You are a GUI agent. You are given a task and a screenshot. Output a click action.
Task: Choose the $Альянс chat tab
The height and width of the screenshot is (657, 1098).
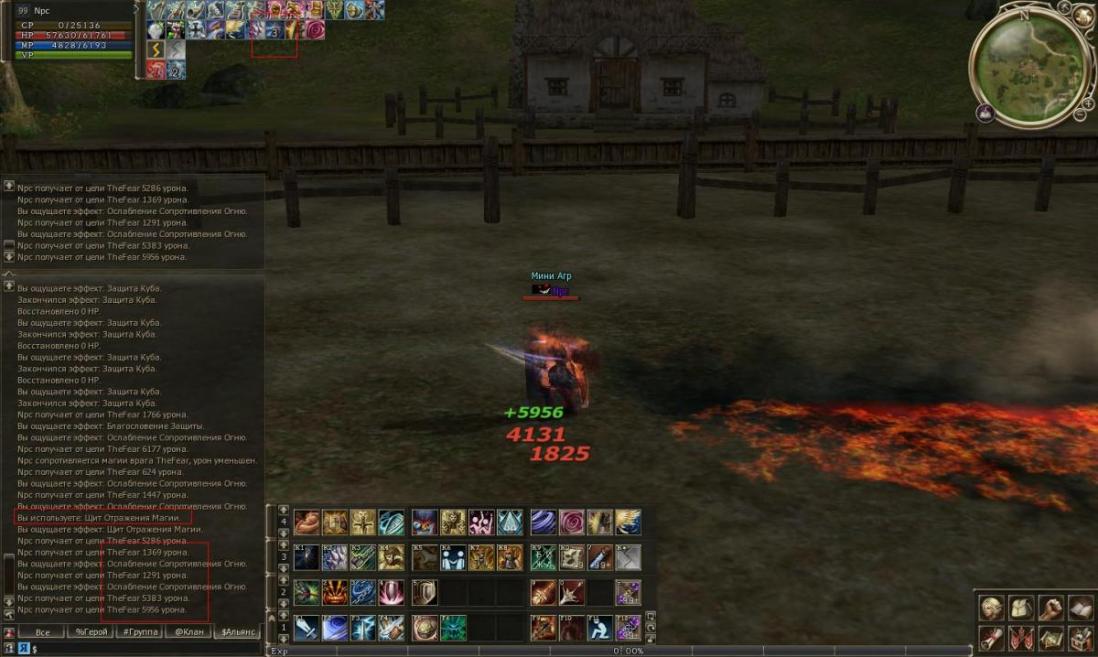pyautogui.click(x=238, y=632)
